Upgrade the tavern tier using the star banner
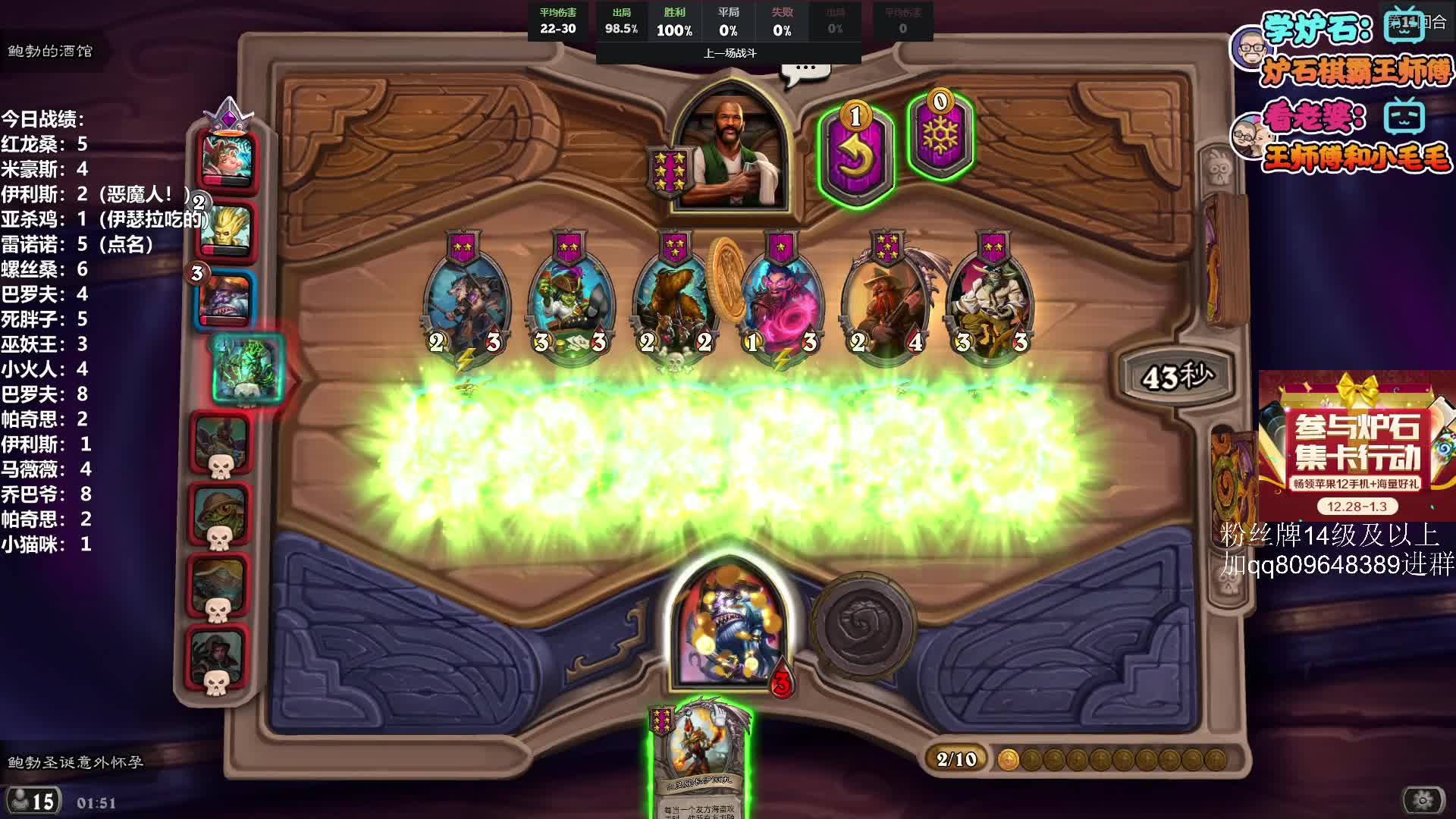1456x819 pixels. click(x=667, y=172)
